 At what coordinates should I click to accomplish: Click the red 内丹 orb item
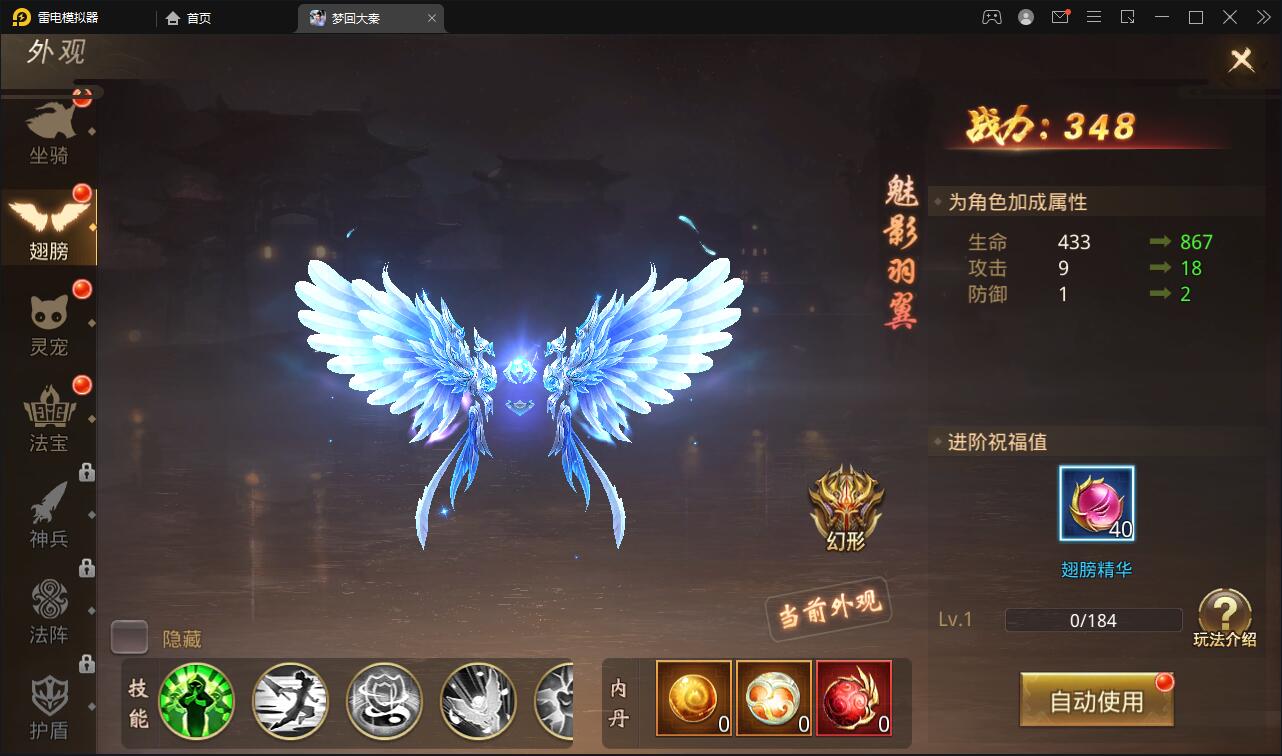tap(853, 698)
